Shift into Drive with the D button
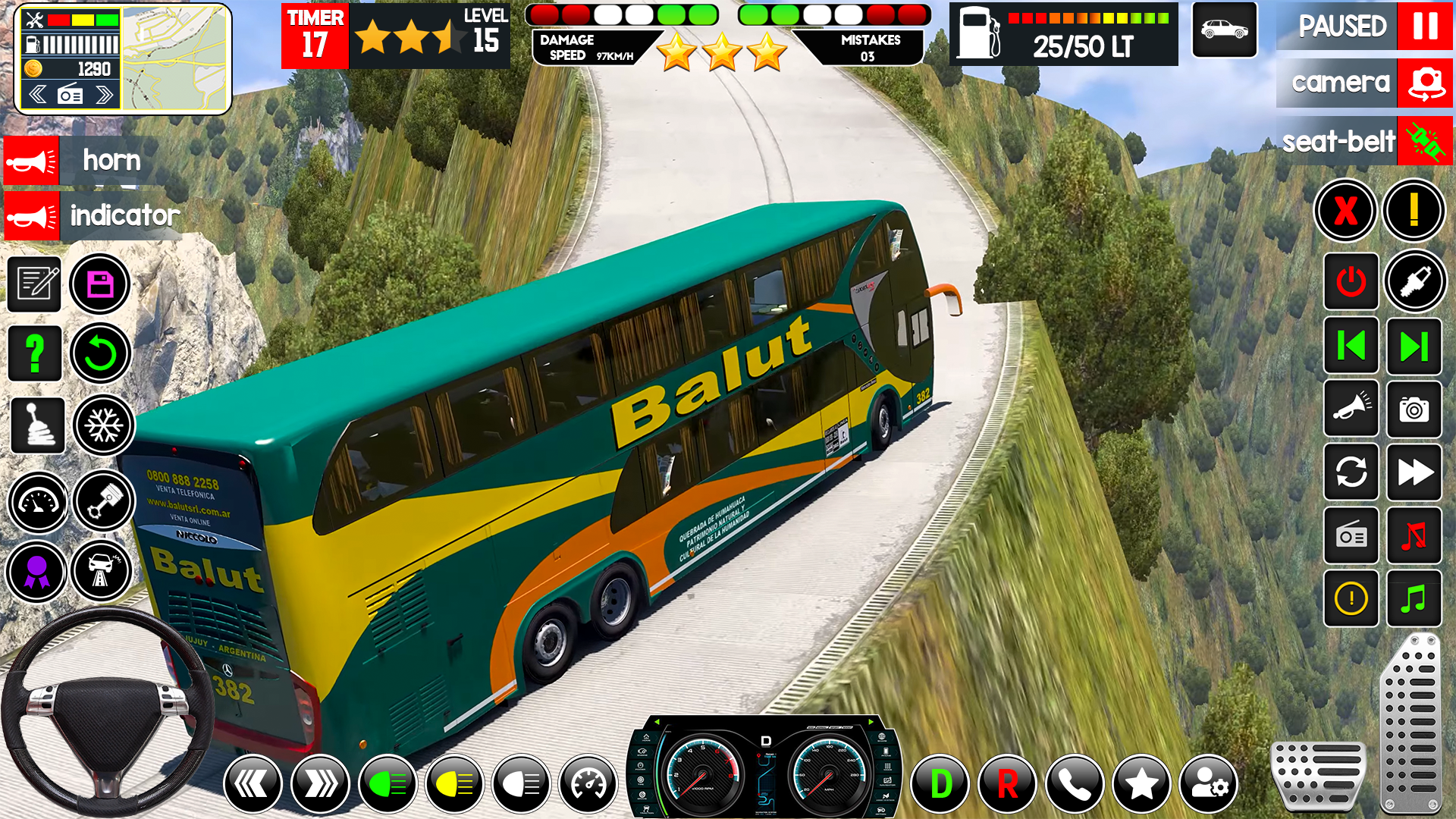 click(x=942, y=783)
